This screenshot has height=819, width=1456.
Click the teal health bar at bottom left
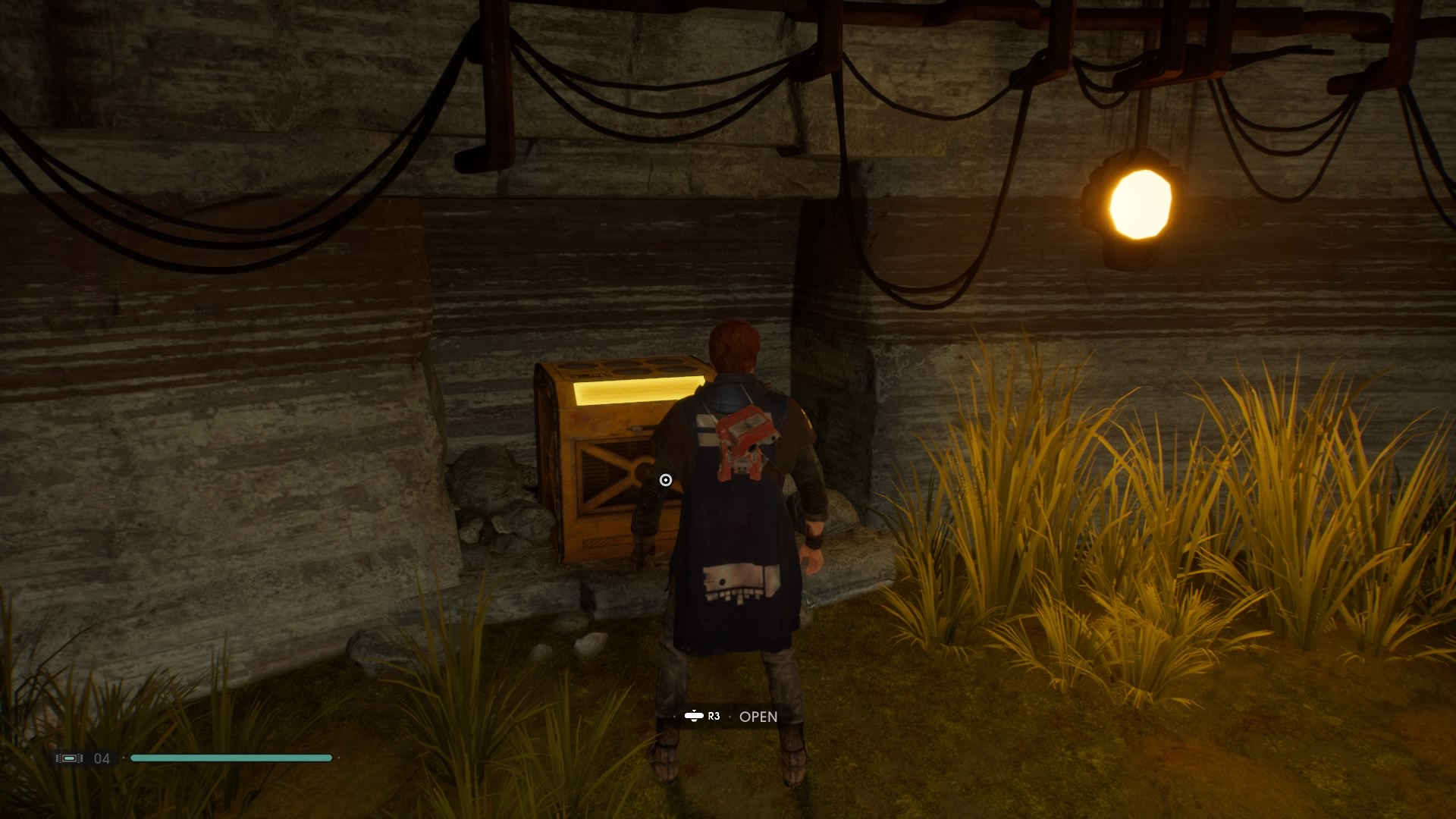tap(231, 758)
